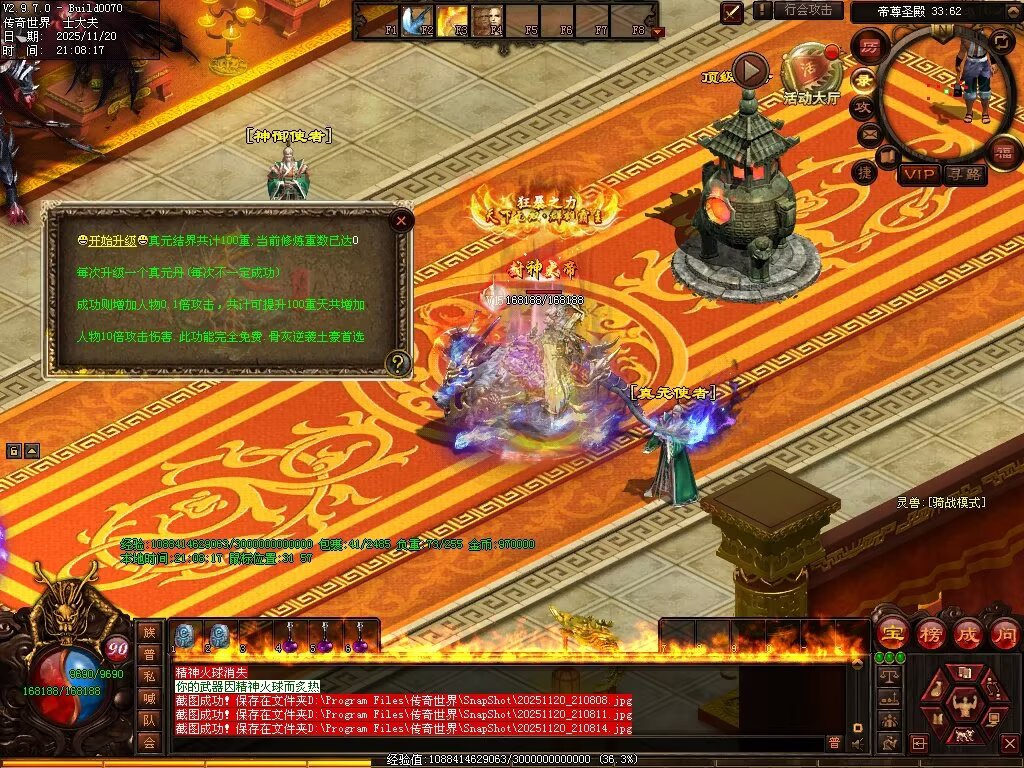Click the 开始升级 link in dialog

[109, 241]
